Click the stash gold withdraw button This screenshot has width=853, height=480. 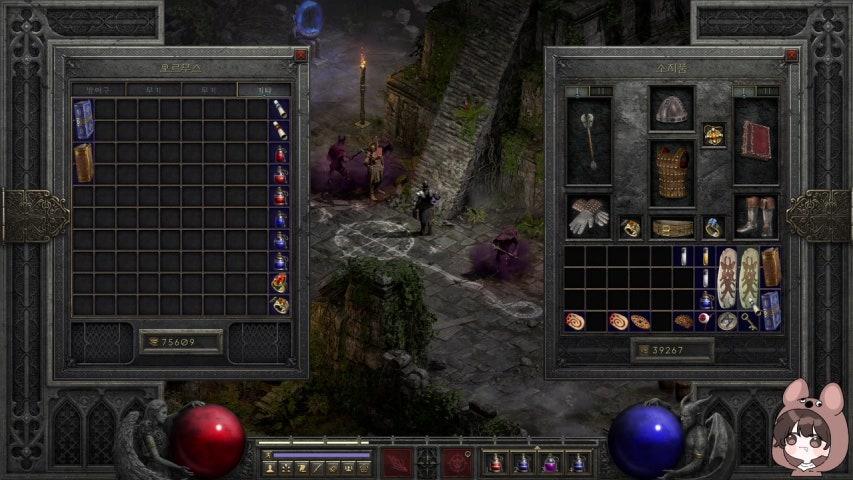pos(180,342)
